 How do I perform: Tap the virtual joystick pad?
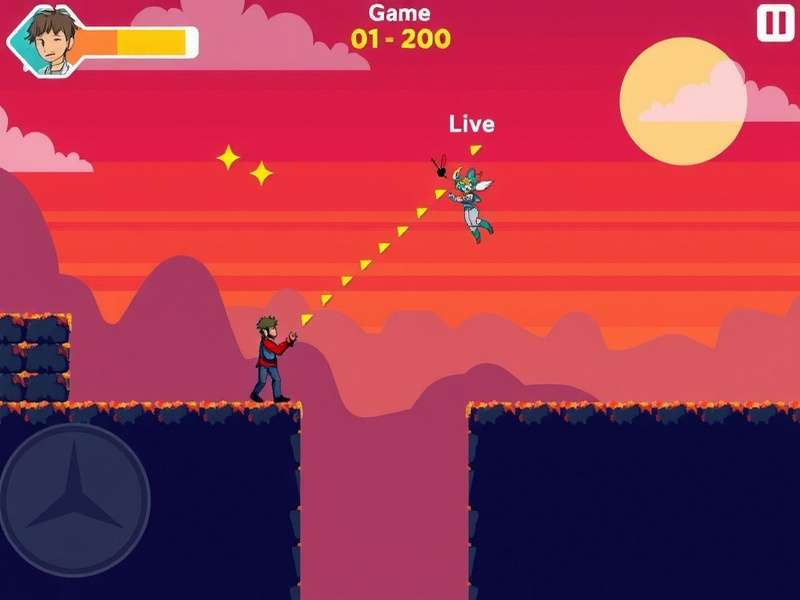[x=75, y=499]
